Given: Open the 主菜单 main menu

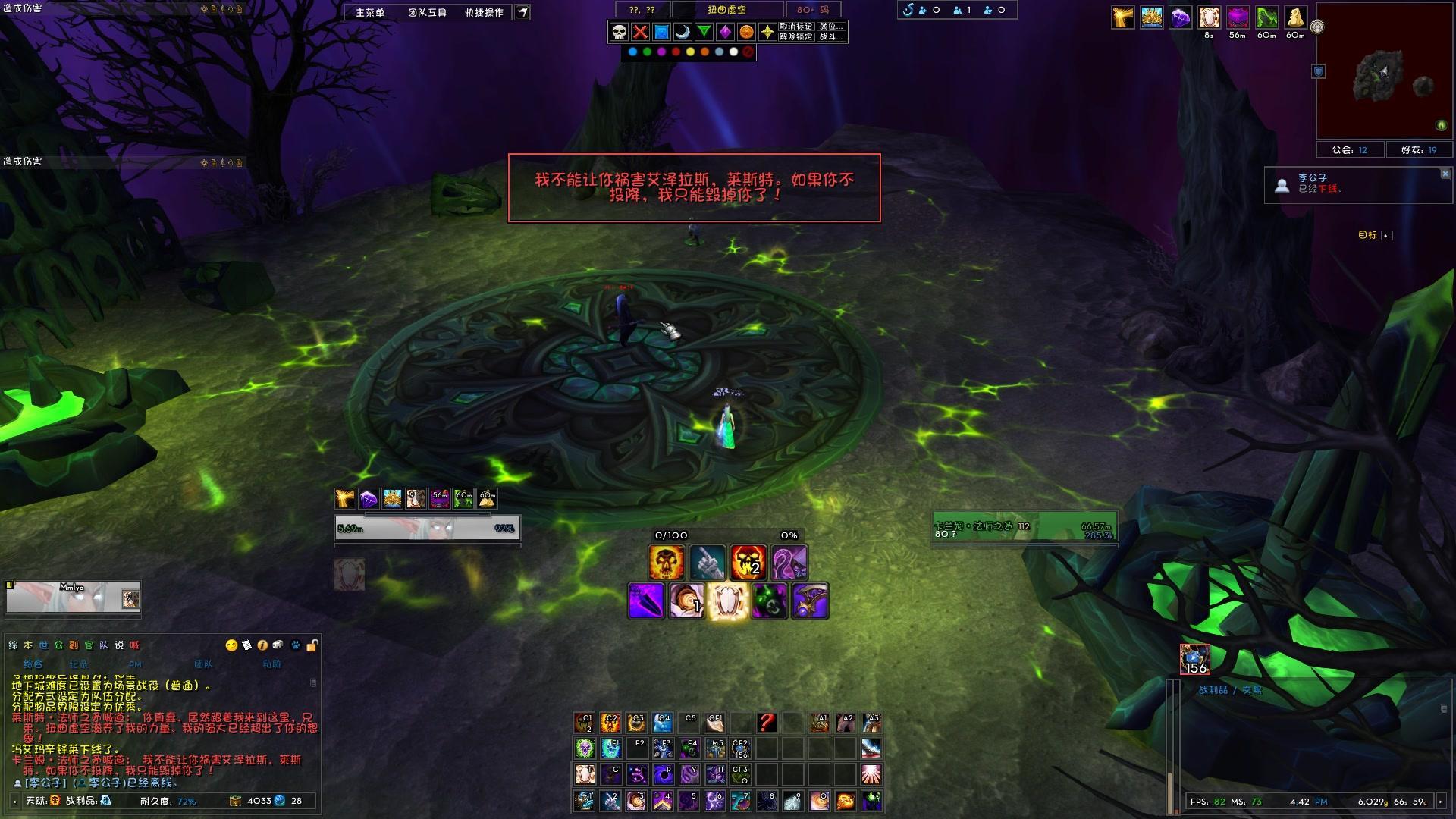Looking at the screenshot, I should pyautogui.click(x=370, y=12).
